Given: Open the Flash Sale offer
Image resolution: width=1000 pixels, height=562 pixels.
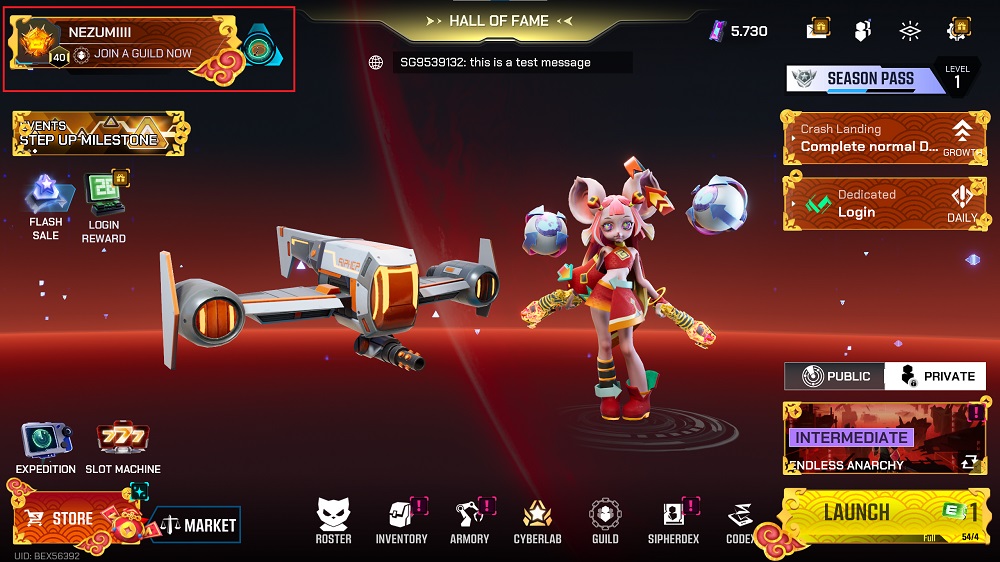Looking at the screenshot, I should tap(46, 207).
